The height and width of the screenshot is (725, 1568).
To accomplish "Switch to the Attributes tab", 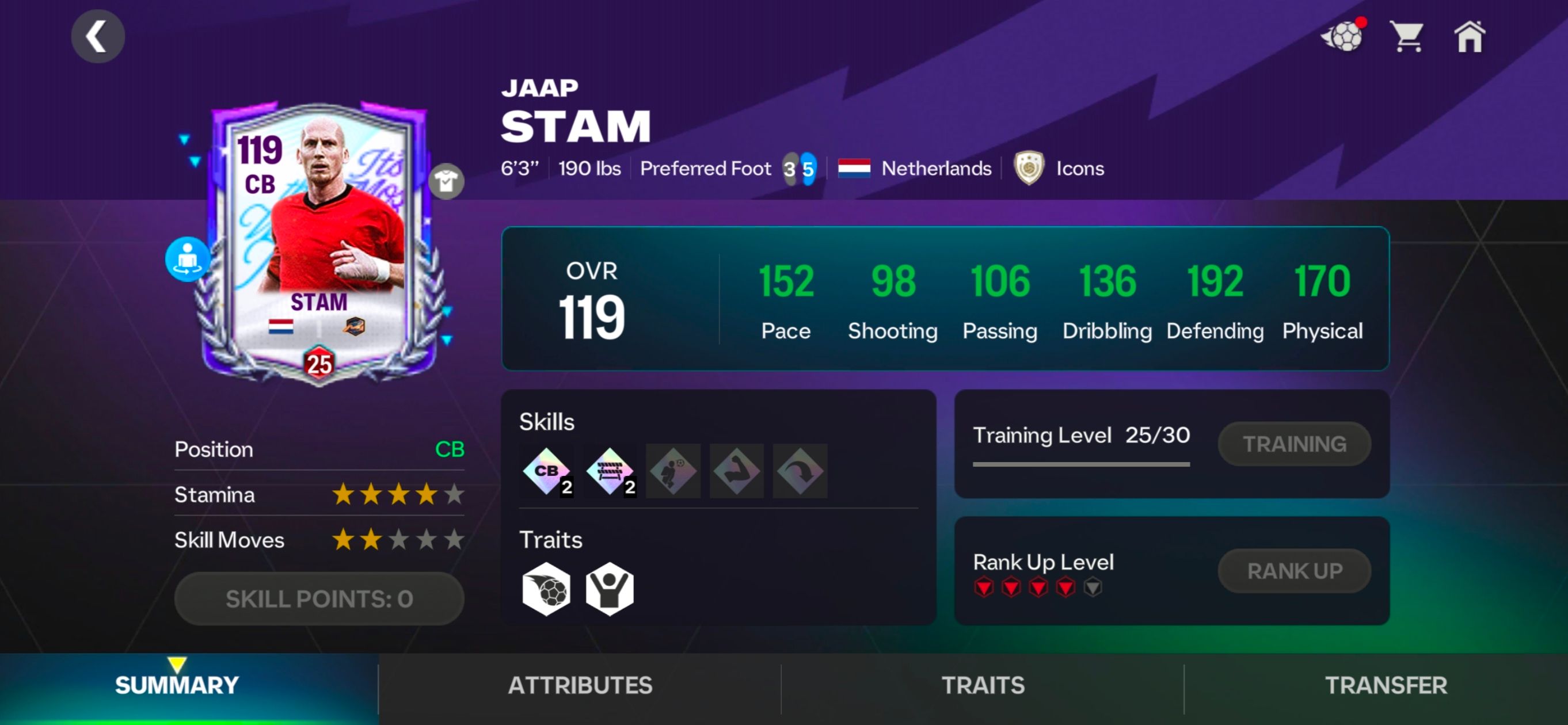I will click(x=580, y=685).
